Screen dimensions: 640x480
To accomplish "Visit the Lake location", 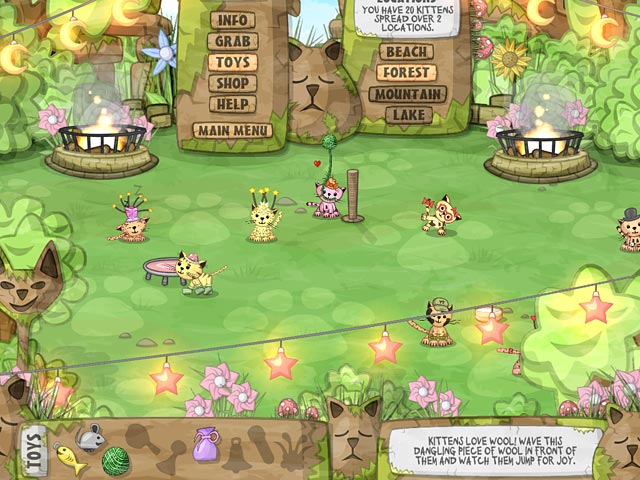I will [x=407, y=115].
